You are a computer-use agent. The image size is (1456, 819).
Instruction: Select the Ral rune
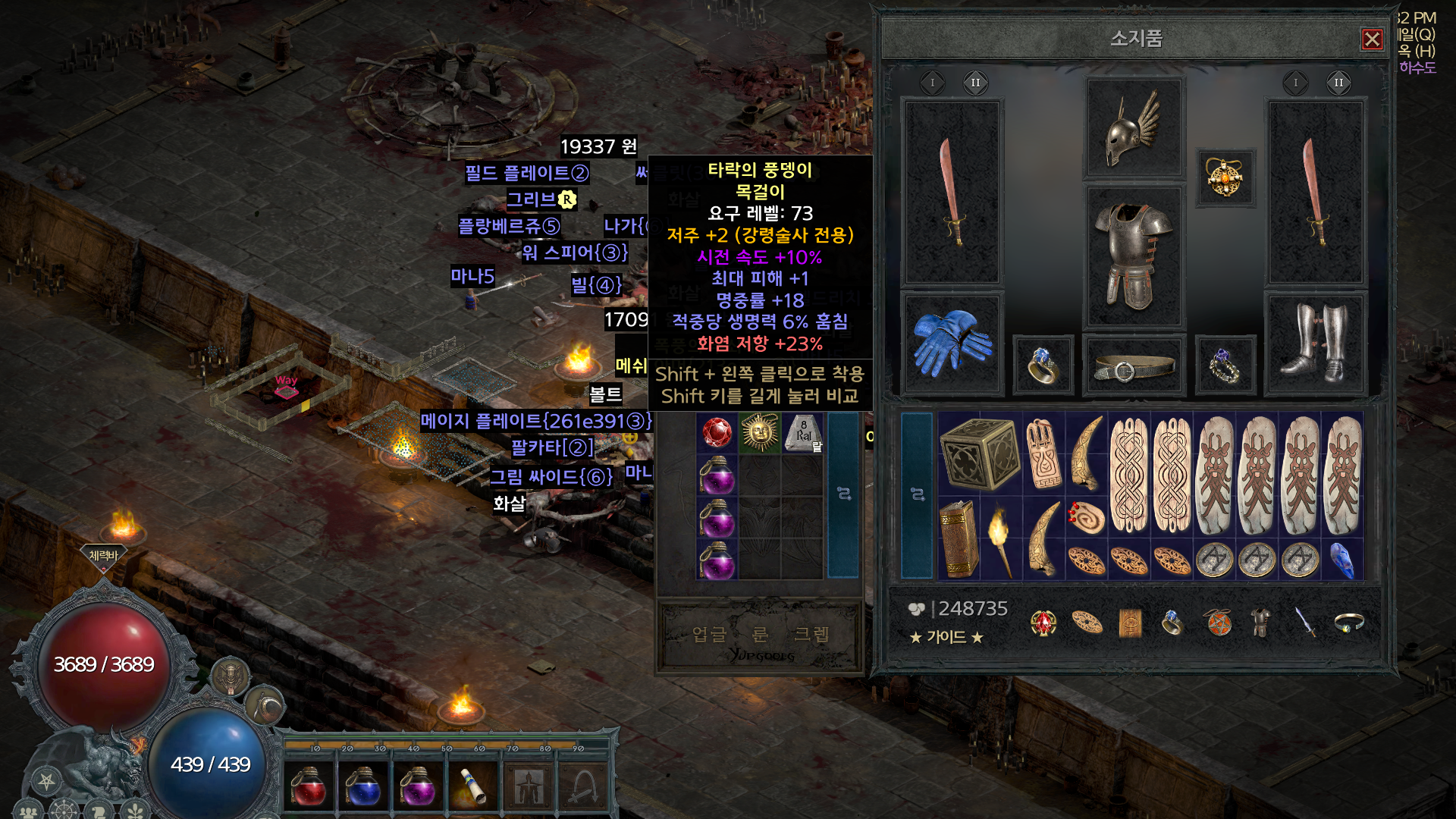[x=803, y=434]
